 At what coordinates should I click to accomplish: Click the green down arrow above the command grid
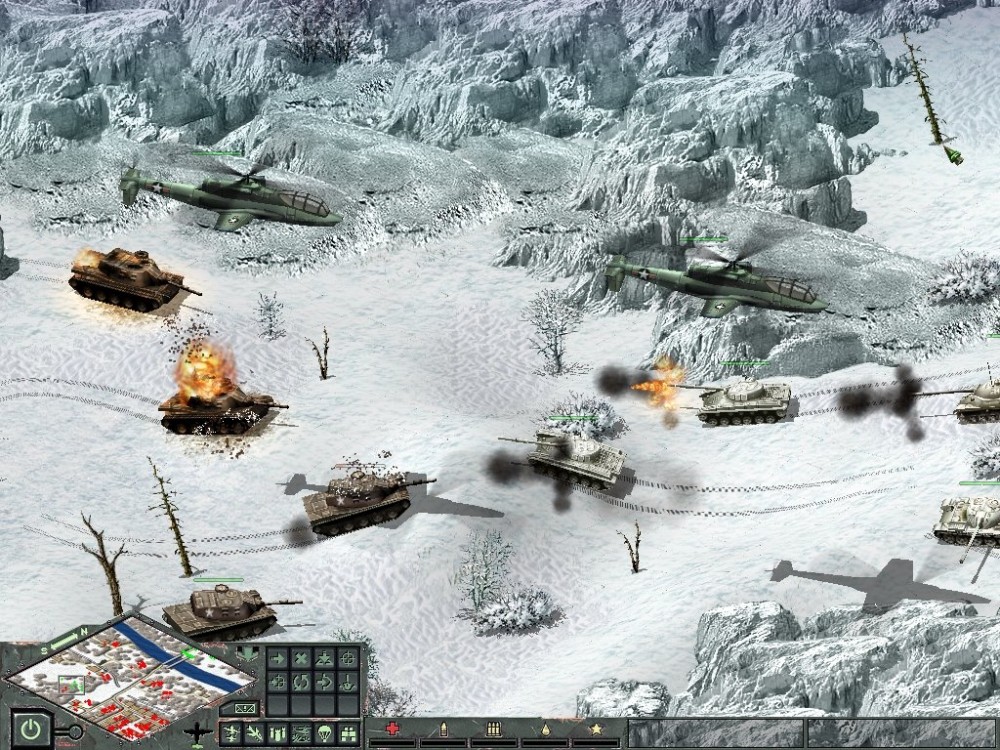(x=247, y=655)
